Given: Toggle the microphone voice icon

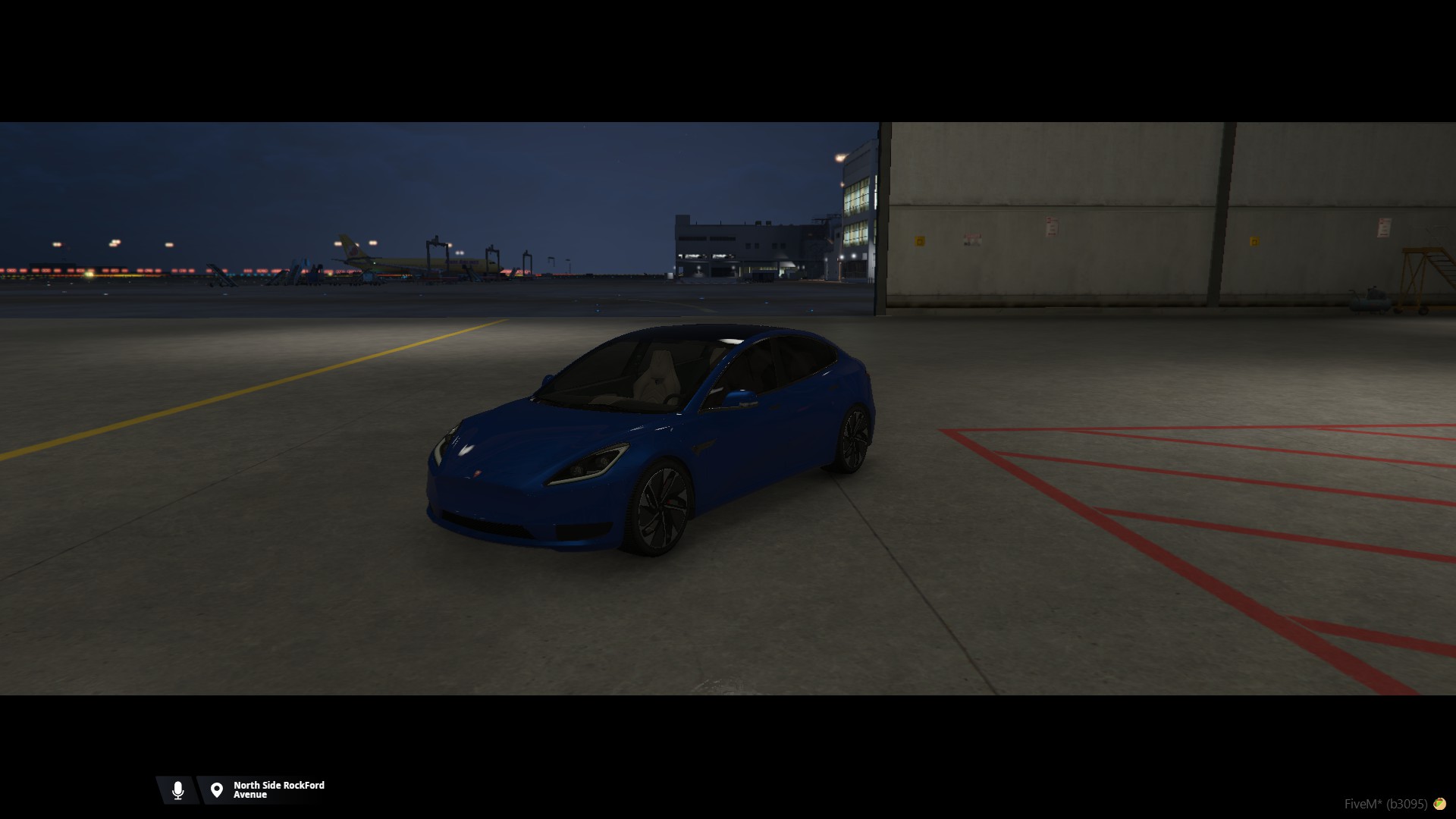Looking at the screenshot, I should point(178,790).
